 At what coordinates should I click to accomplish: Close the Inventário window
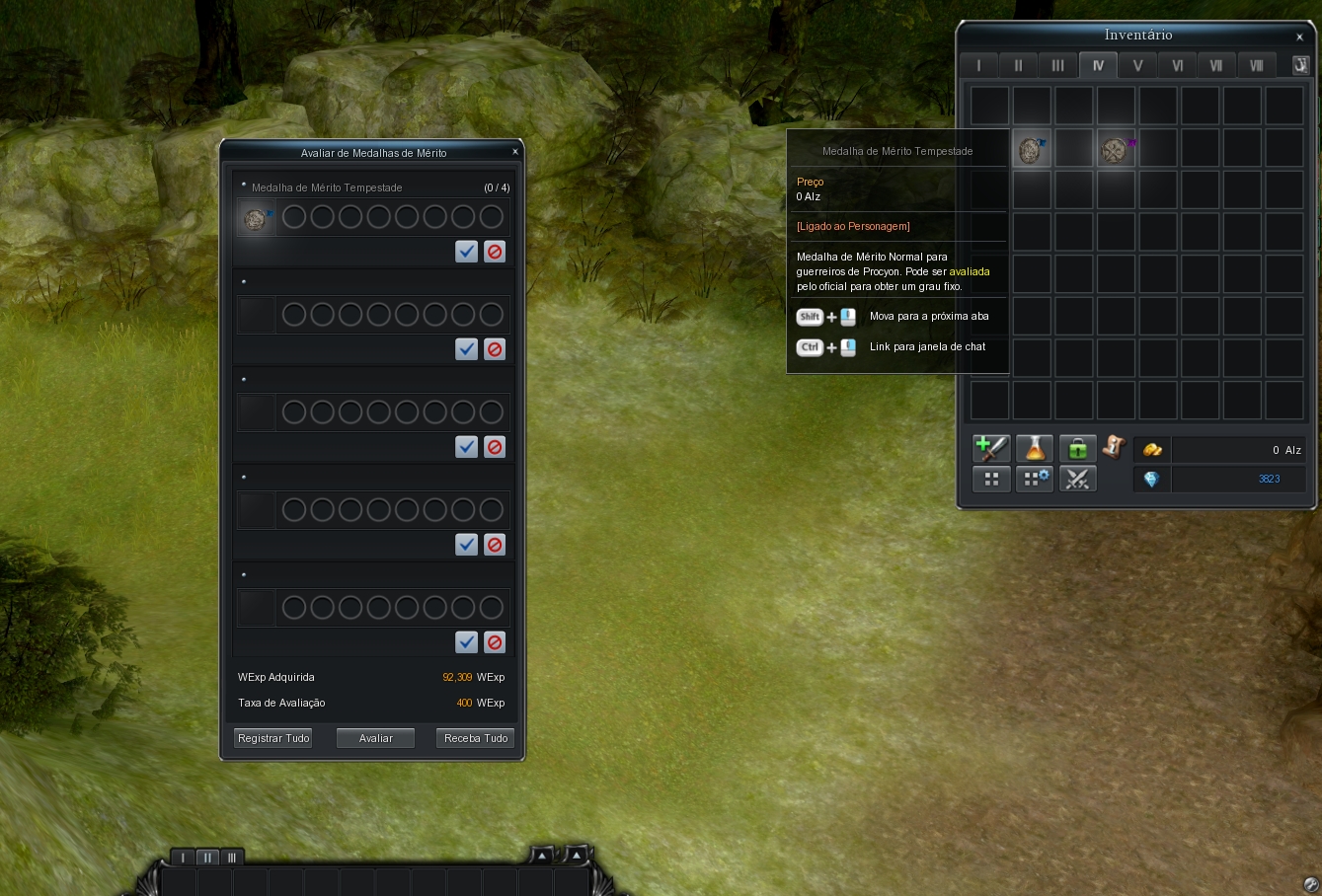[x=1299, y=37]
